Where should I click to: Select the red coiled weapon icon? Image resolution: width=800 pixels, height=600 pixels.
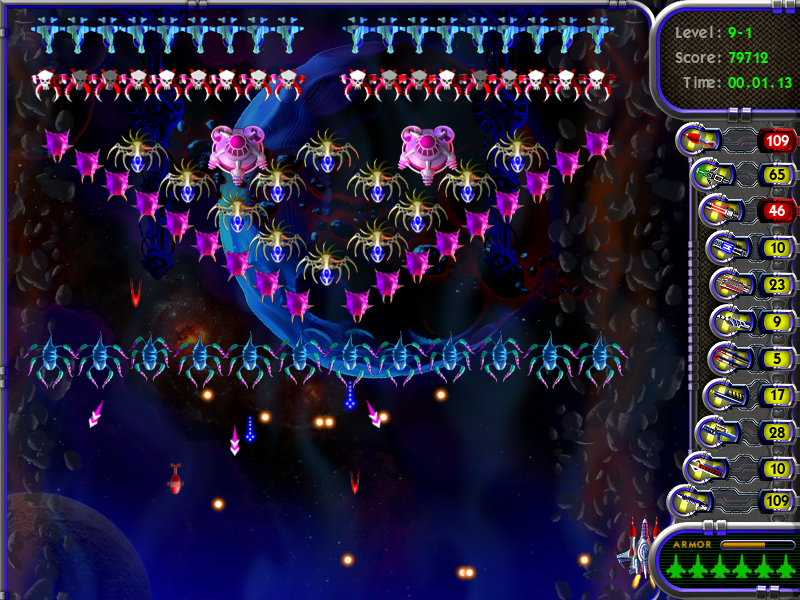(x=703, y=467)
